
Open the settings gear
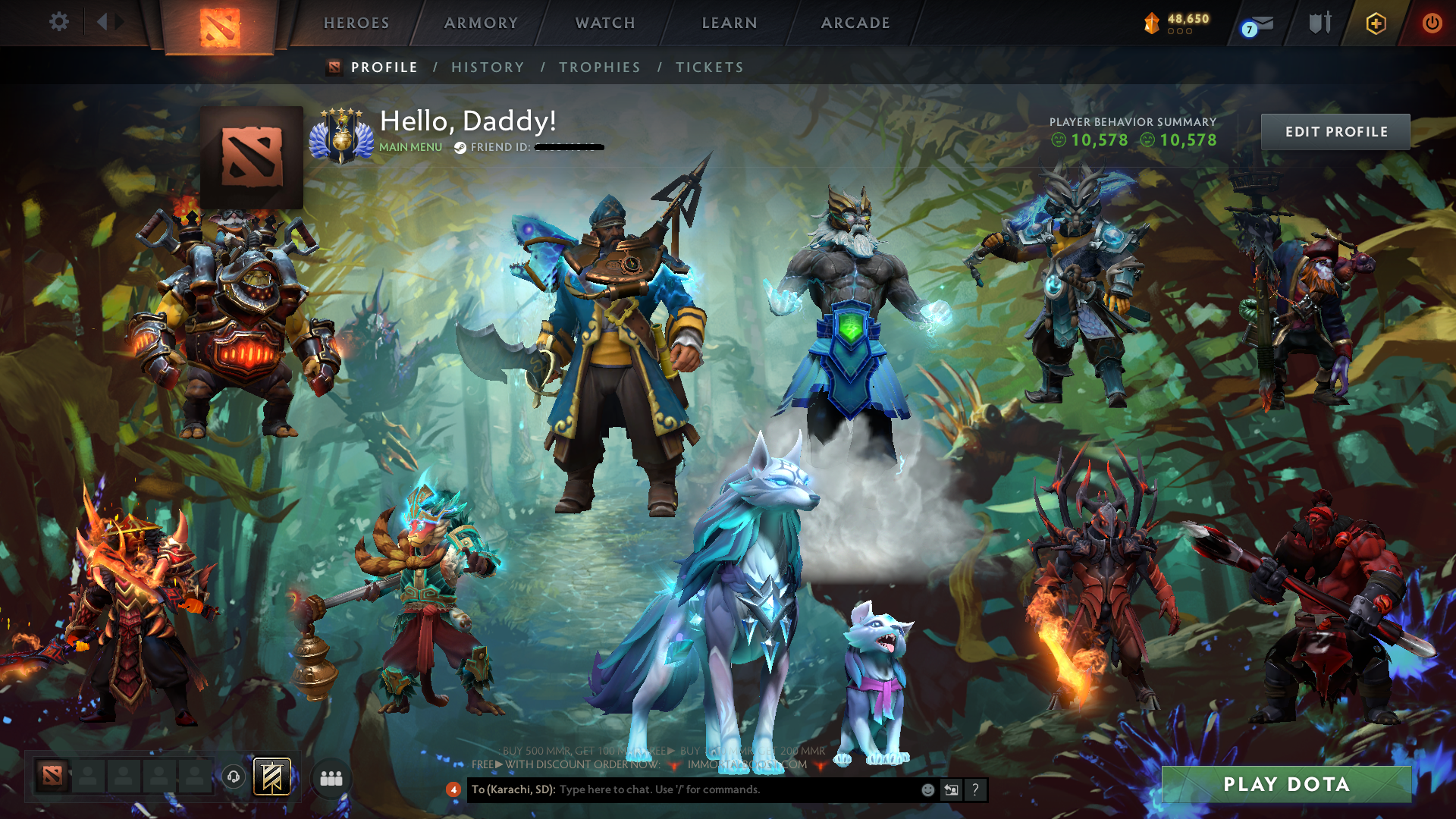point(59,22)
